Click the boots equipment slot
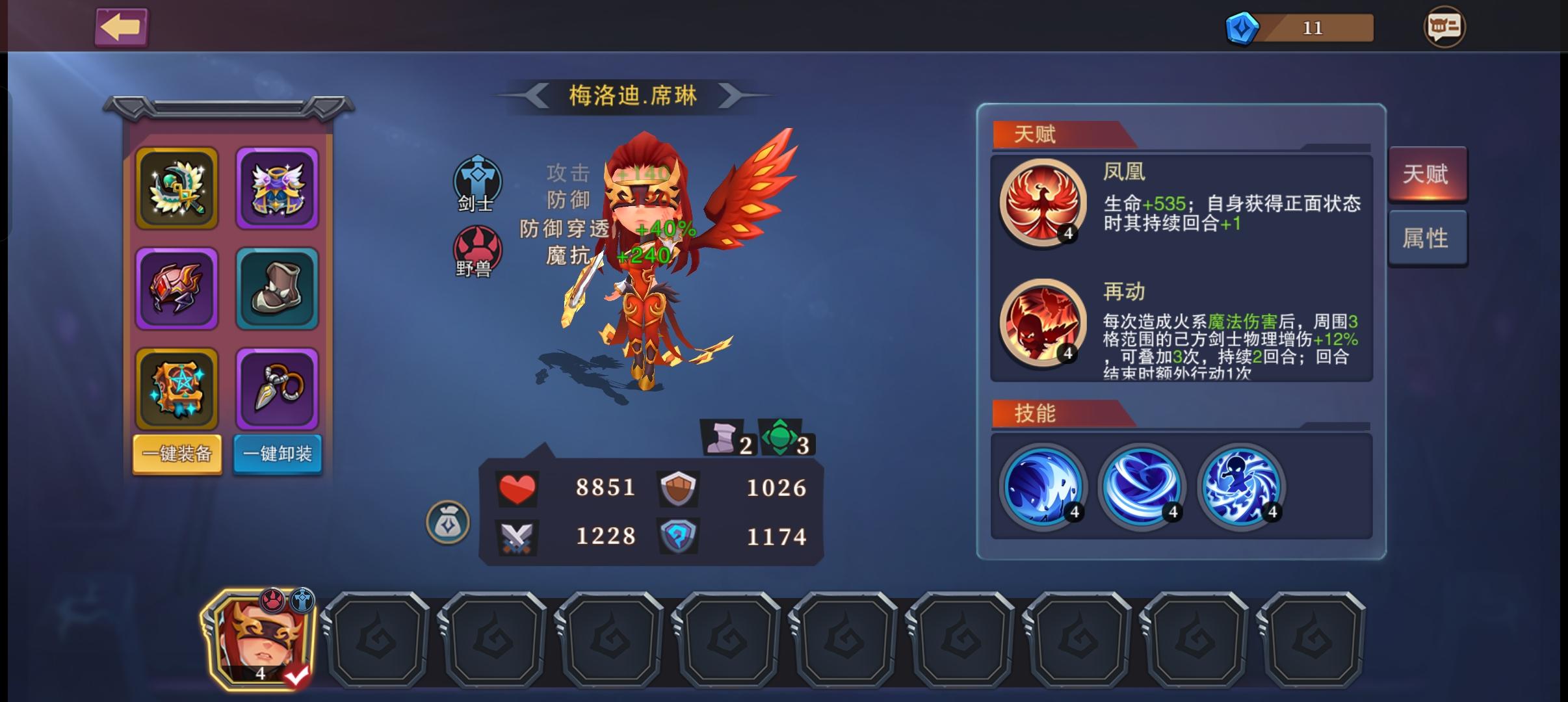This screenshot has height=702, width=1568. pos(277,288)
